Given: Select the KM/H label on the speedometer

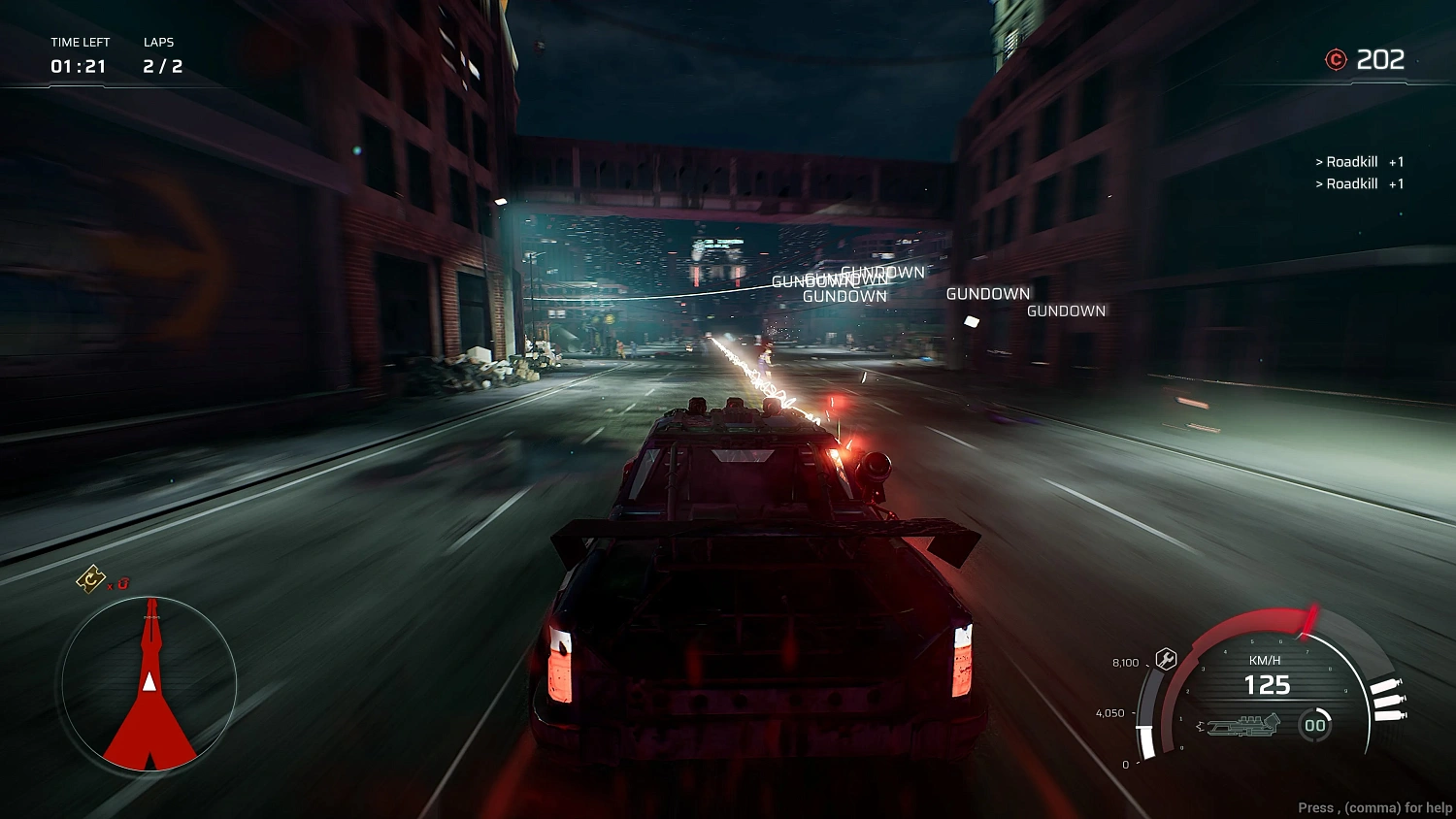Looking at the screenshot, I should [x=1266, y=660].
